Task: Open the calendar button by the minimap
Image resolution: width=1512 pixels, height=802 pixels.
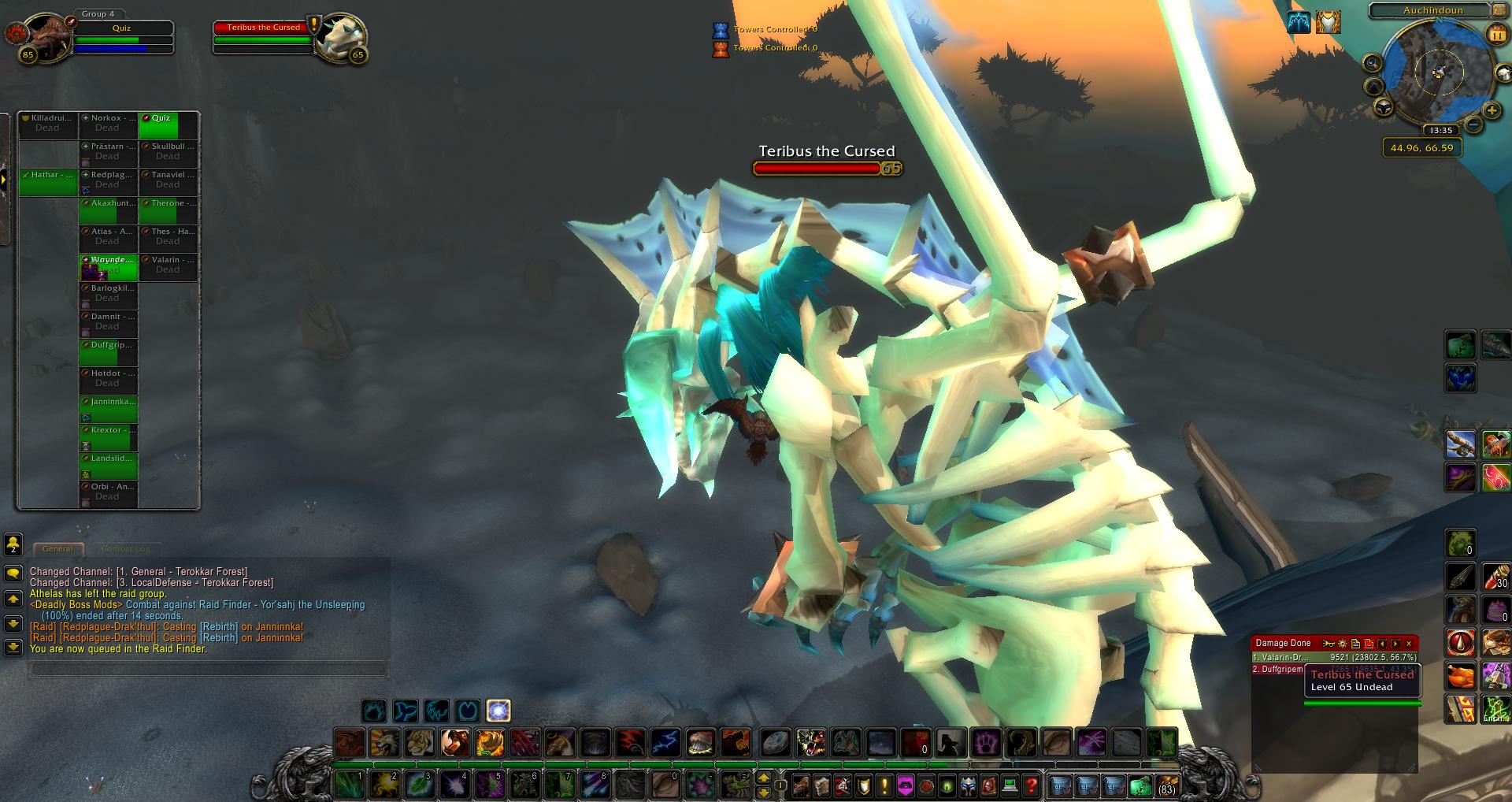Action: pyautogui.click(x=1495, y=34)
